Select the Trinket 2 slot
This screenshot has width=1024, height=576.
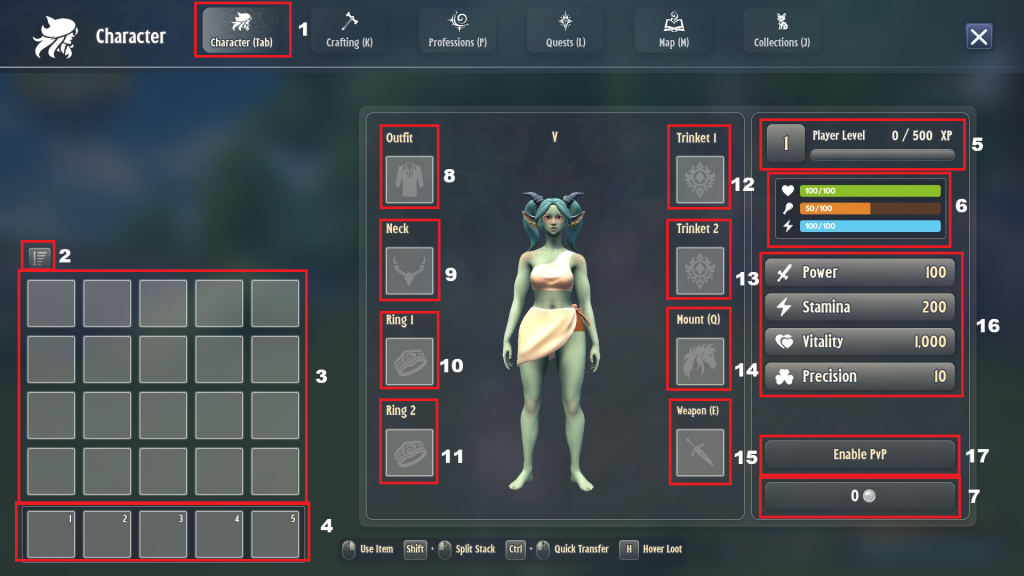[x=699, y=271]
